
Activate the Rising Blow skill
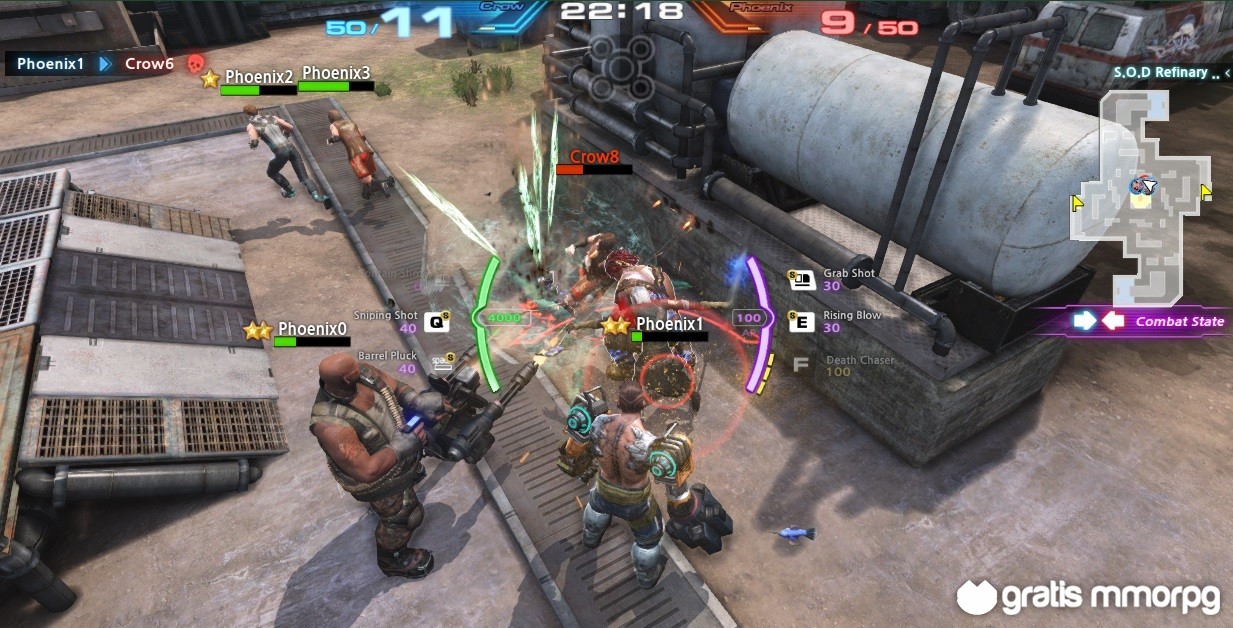(x=799, y=321)
